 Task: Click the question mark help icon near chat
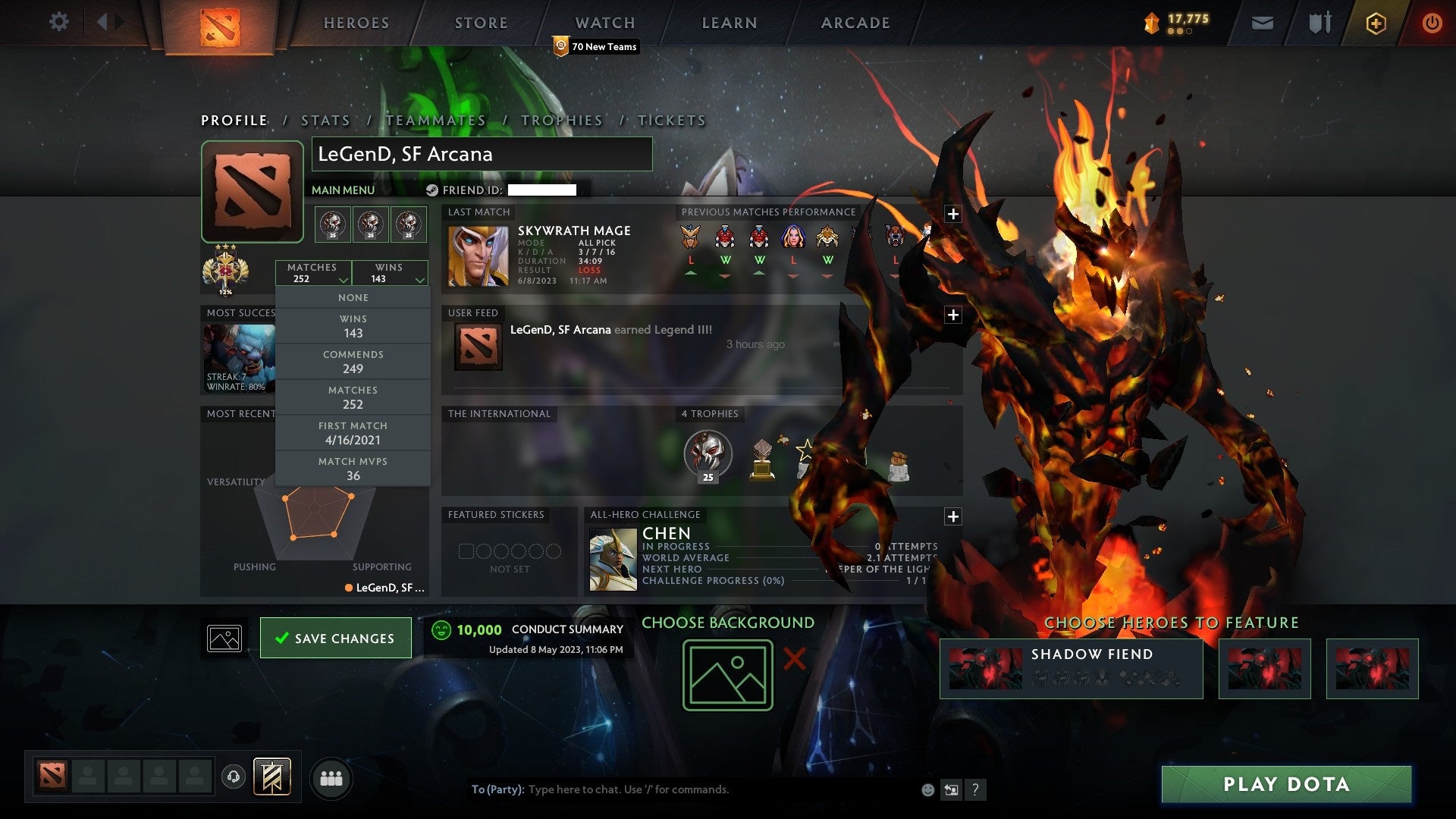click(x=975, y=789)
